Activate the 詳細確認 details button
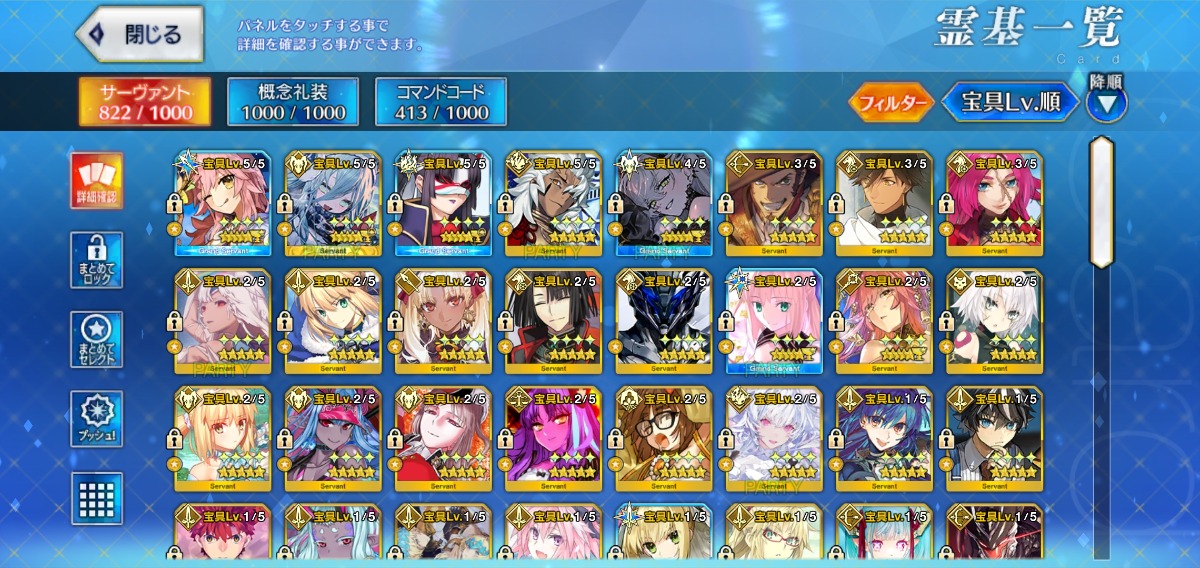 pos(97,181)
